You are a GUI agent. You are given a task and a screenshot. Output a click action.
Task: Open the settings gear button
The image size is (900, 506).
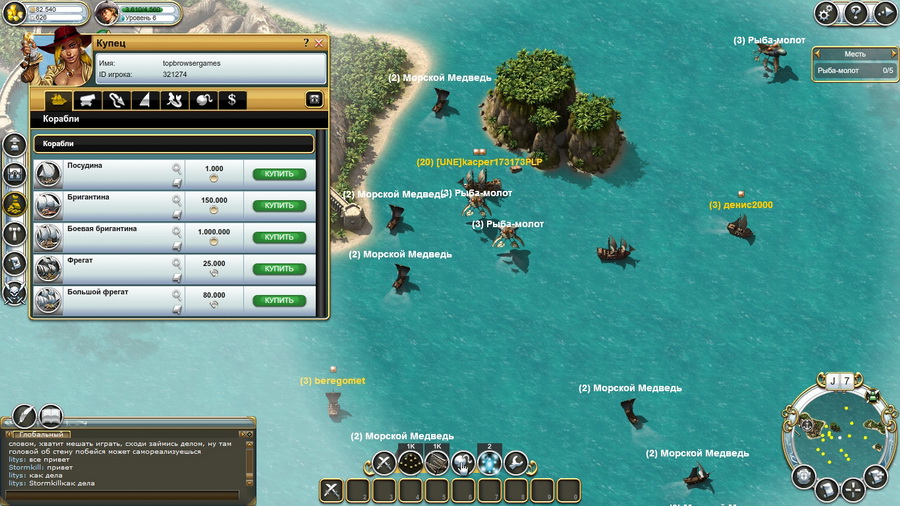point(826,13)
